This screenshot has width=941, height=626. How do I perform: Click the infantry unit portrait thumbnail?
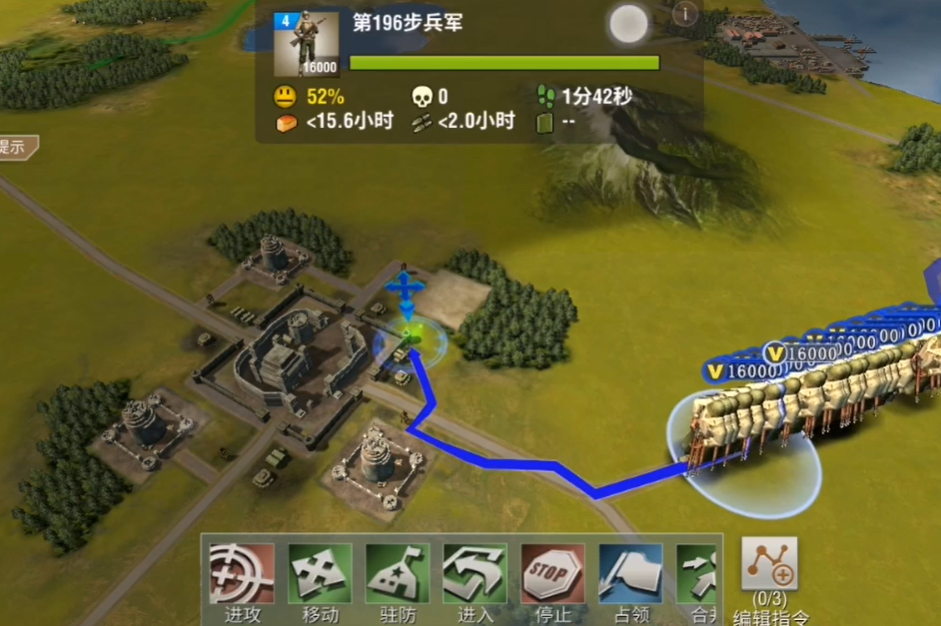(x=306, y=44)
